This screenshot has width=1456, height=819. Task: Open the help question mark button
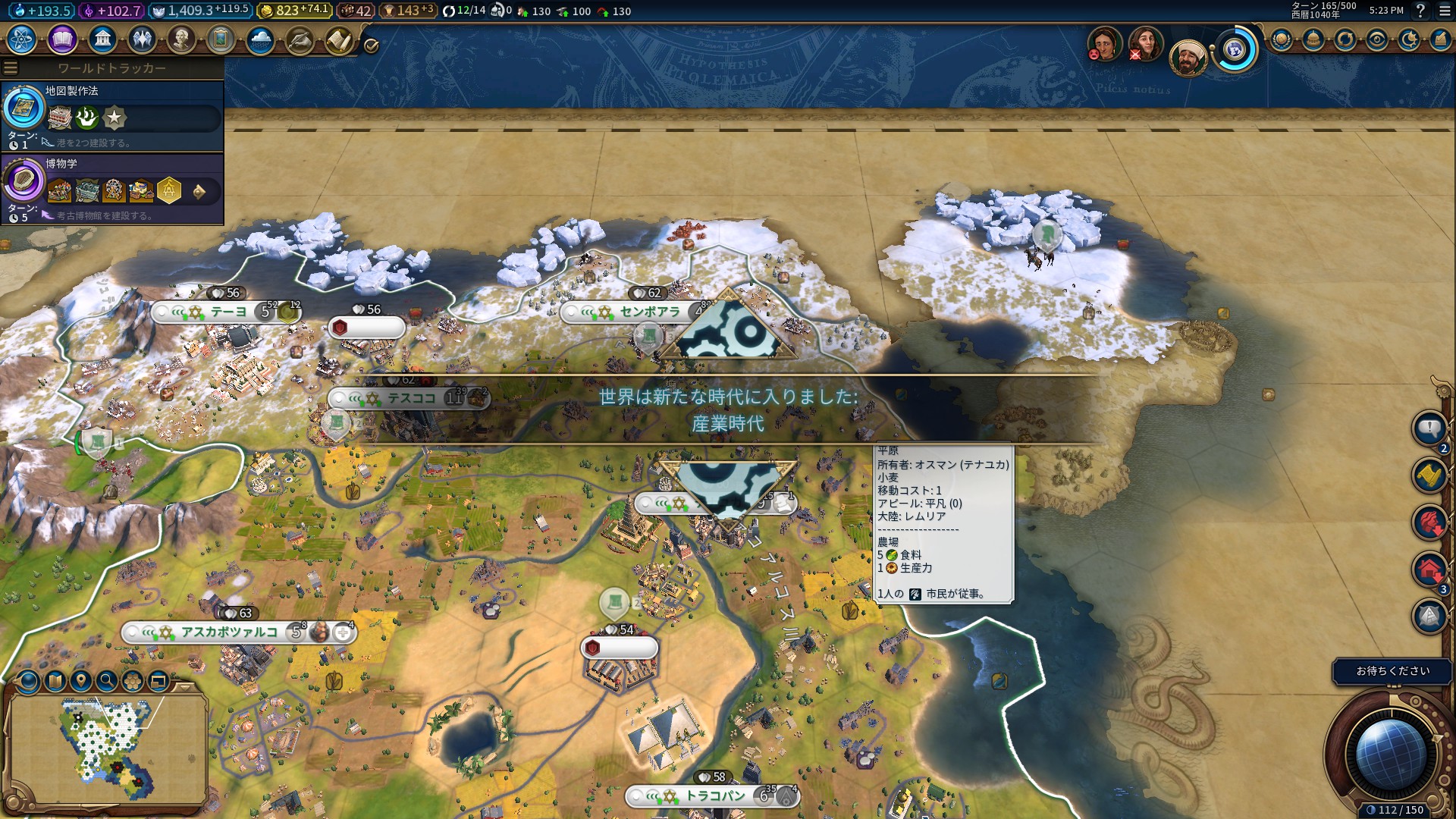1420,11
